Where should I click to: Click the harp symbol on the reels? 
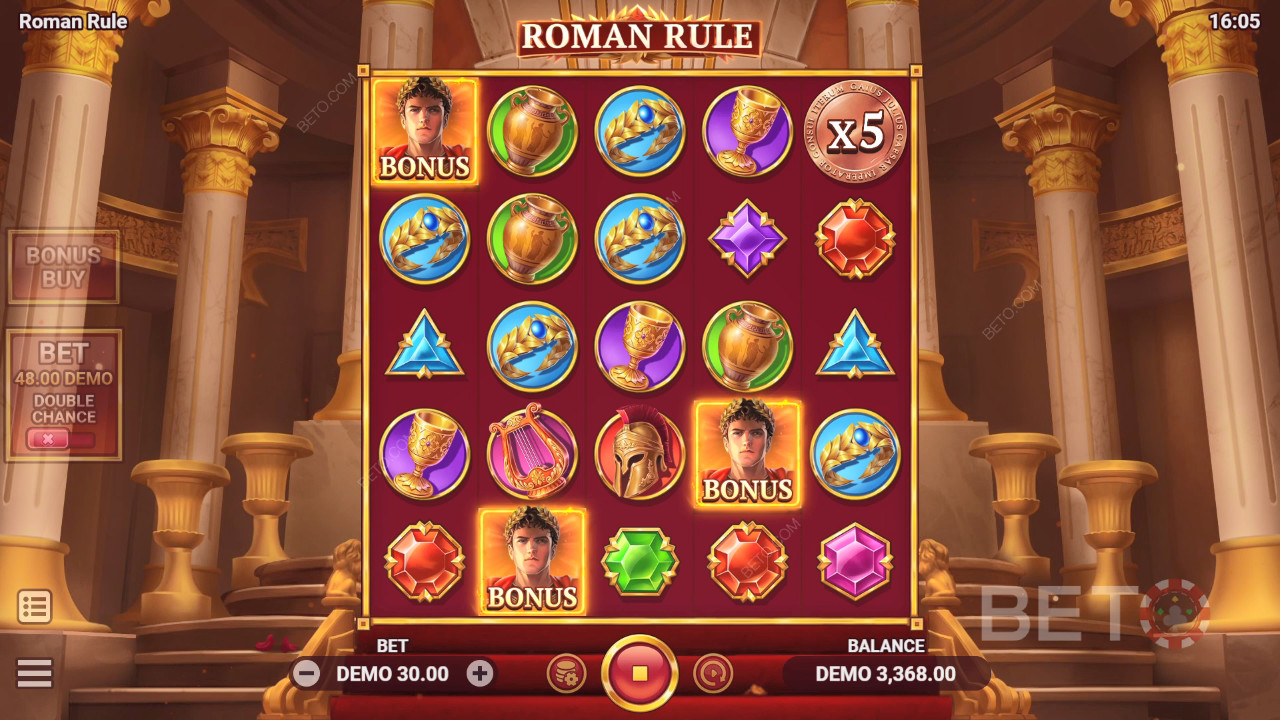tap(532, 453)
